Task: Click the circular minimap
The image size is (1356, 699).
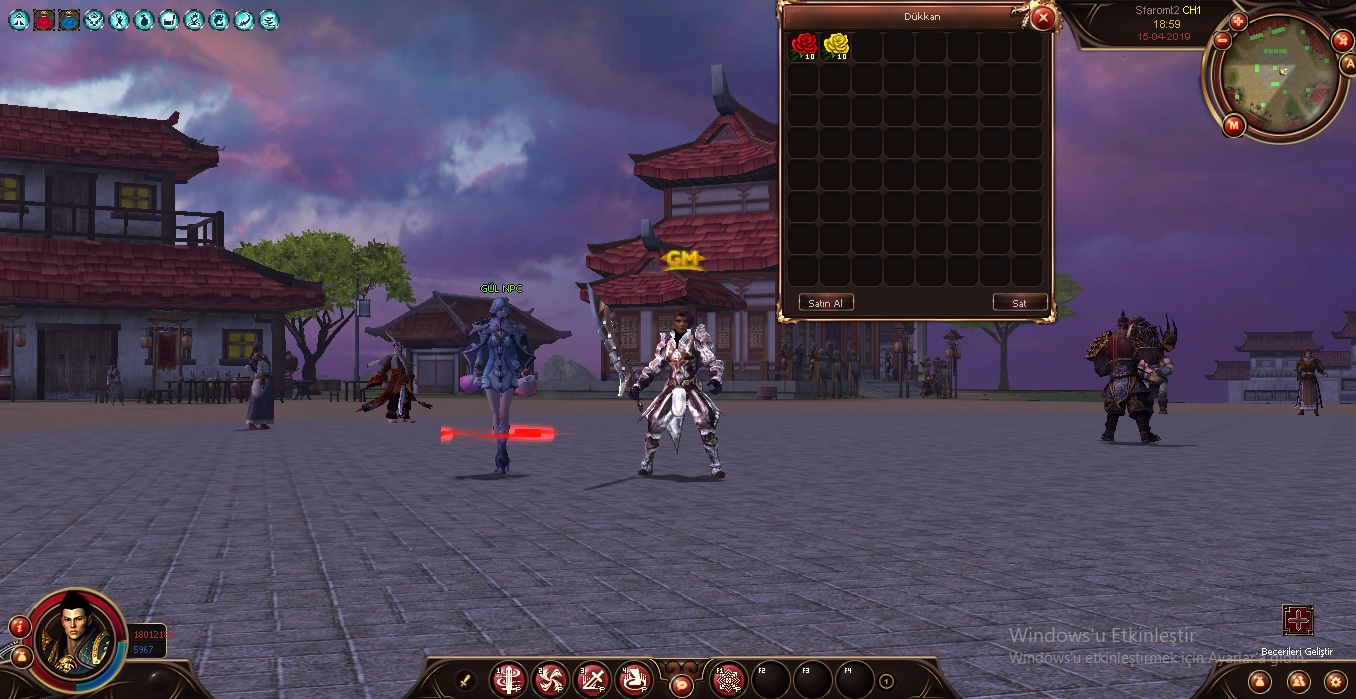Action: pos(1281,76)
